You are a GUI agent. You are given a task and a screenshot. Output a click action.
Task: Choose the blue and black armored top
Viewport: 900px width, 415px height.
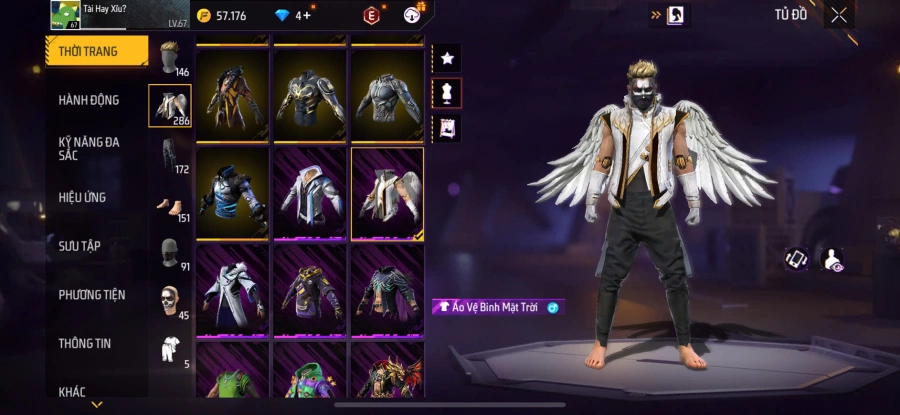[x=233, y=193]
